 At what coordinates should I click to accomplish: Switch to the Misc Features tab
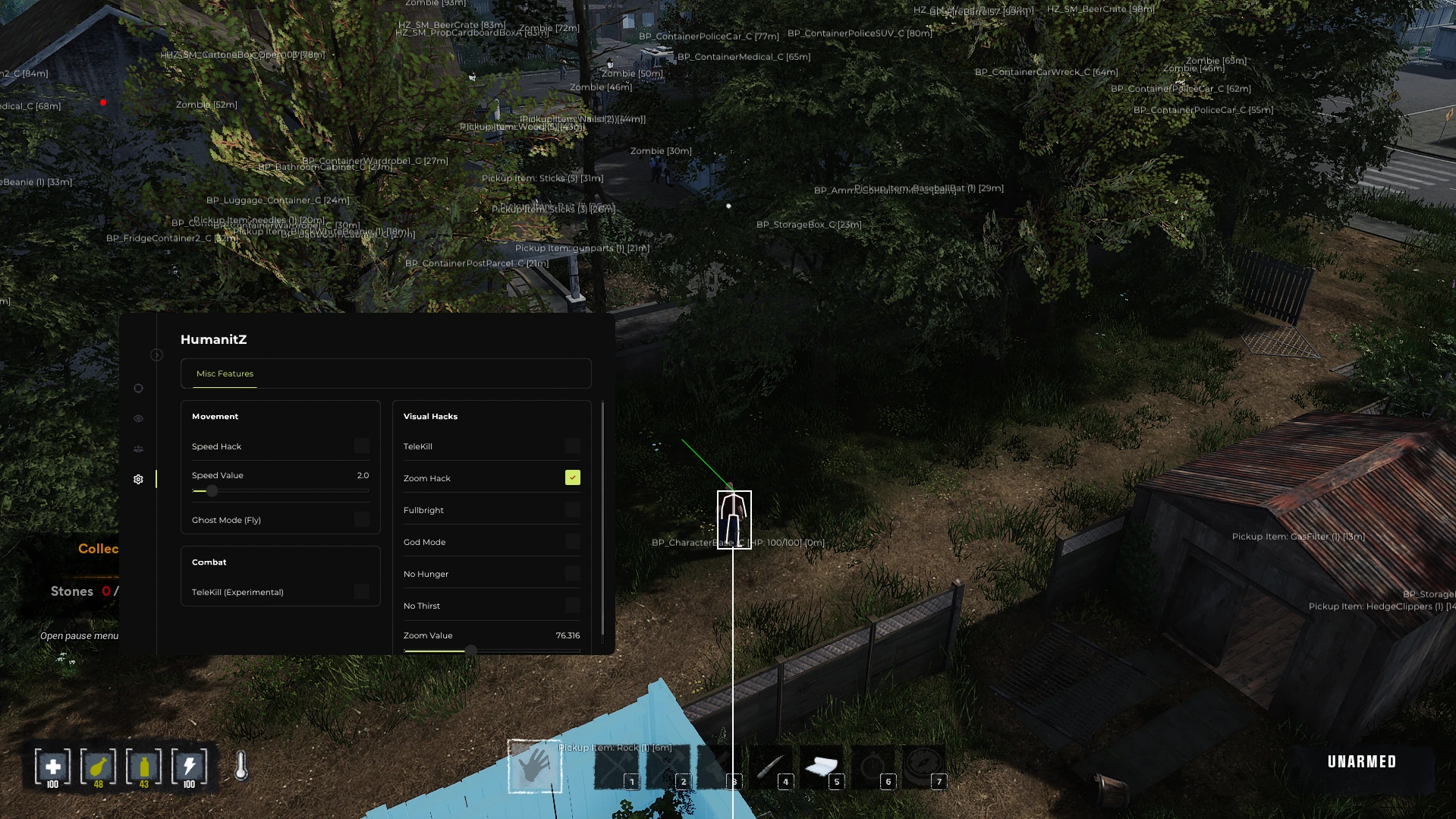pyautogui.click(x=225, y=373)
